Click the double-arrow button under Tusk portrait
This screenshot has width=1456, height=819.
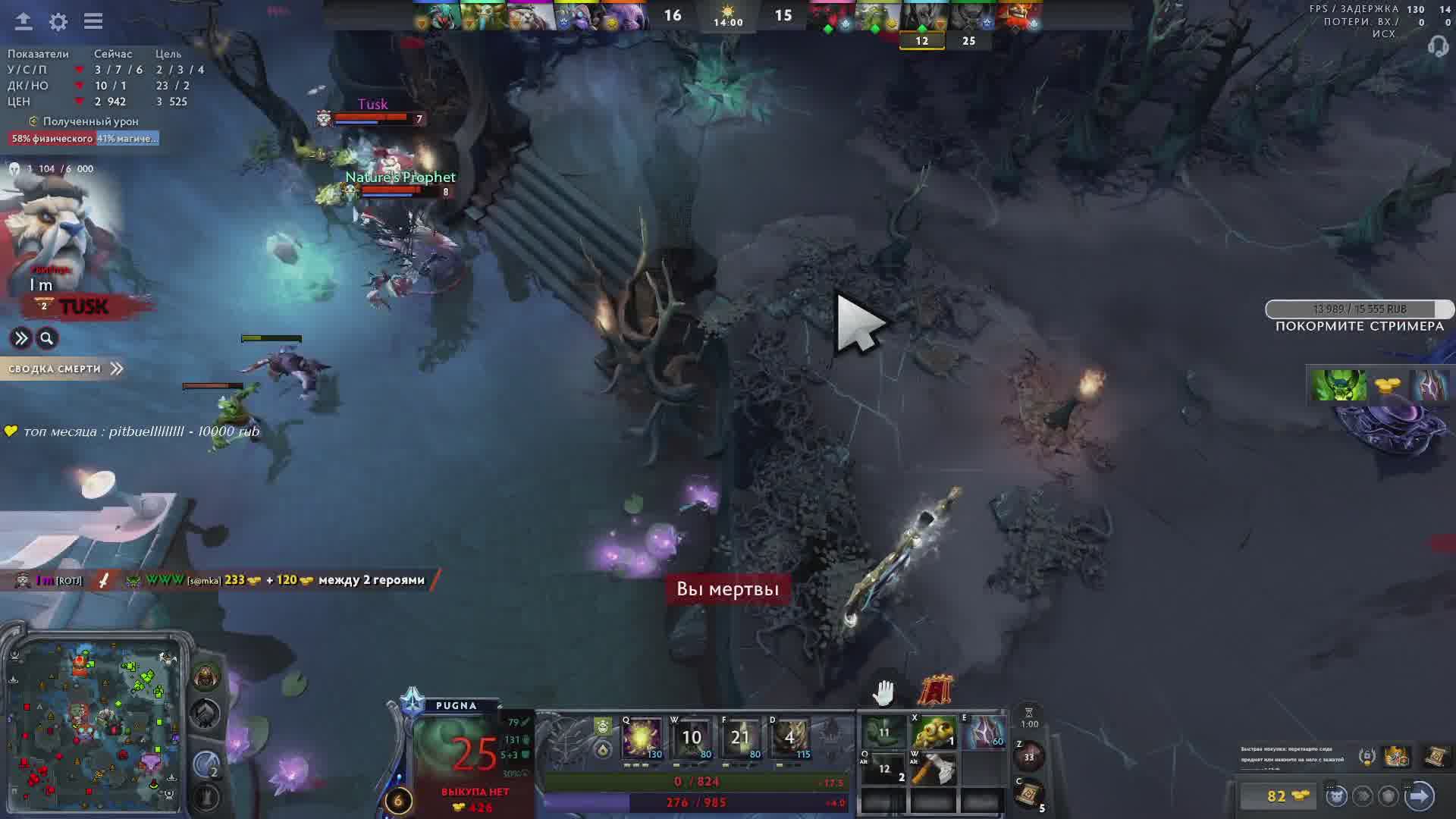pyautogui.click(x=20, y=338)
